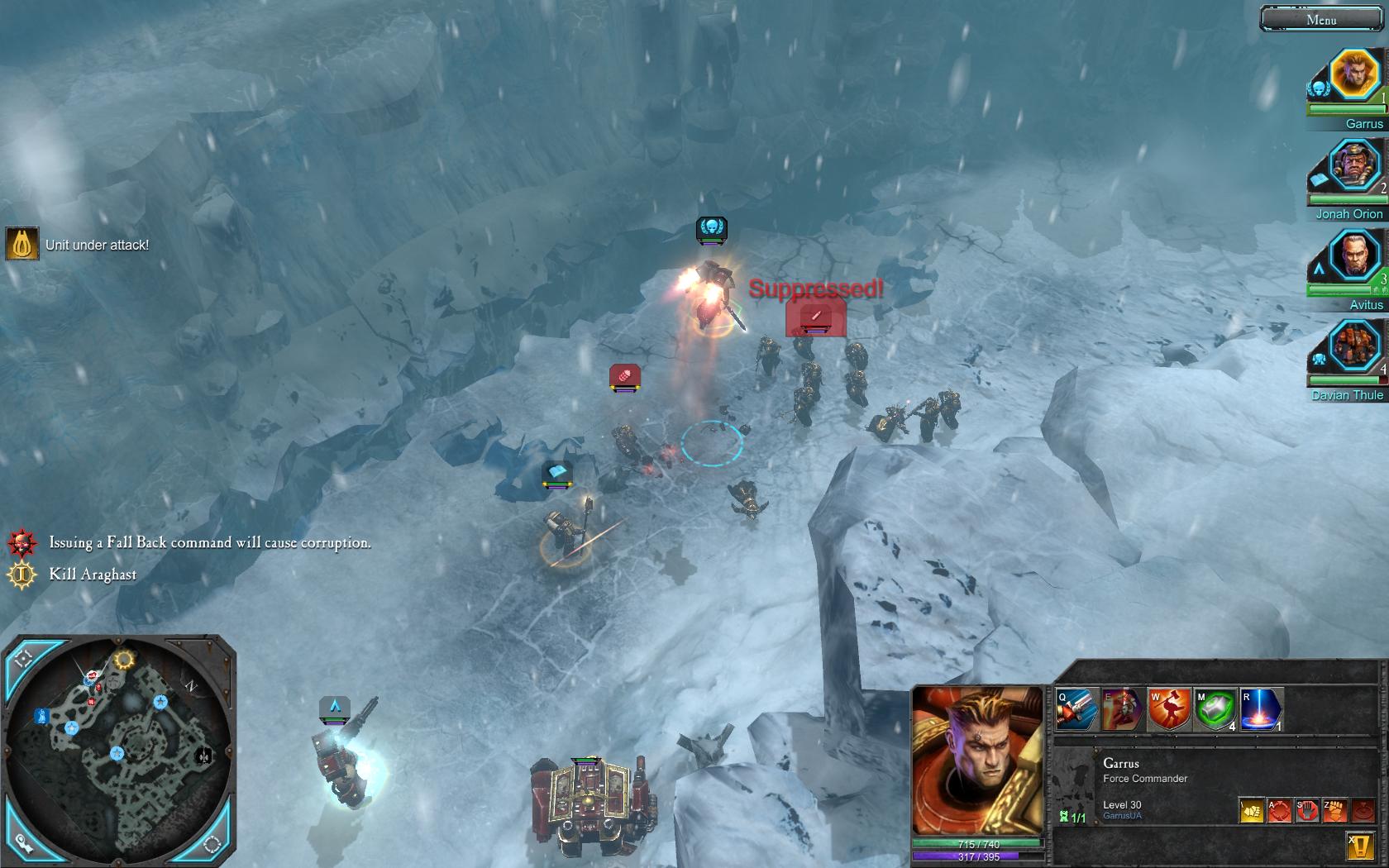This screenshot has height=868, width=1389.
Task: Activate the Q chainsword charge ability
Action: coord(1077,709)
